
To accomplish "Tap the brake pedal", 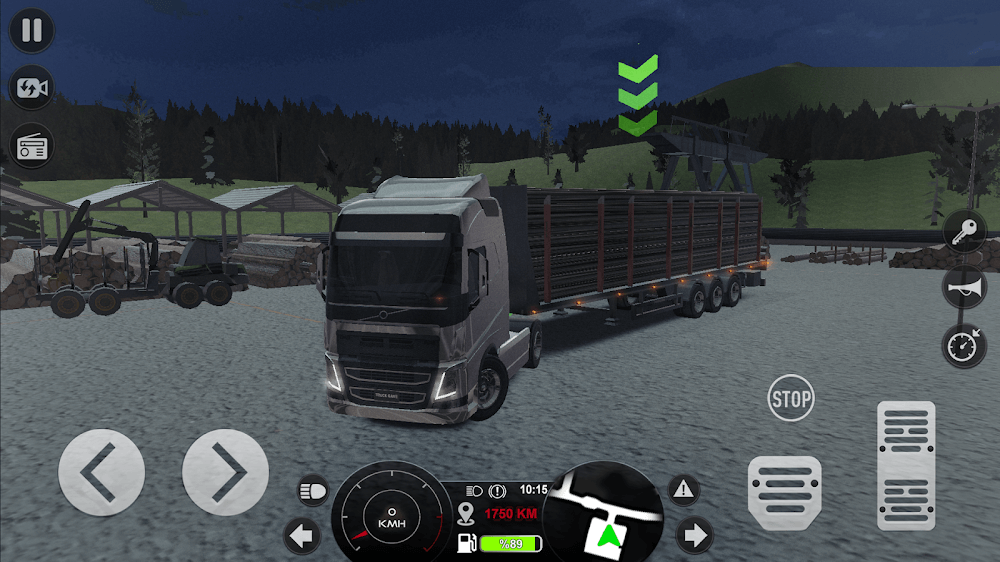I will [x=784, y=493].
